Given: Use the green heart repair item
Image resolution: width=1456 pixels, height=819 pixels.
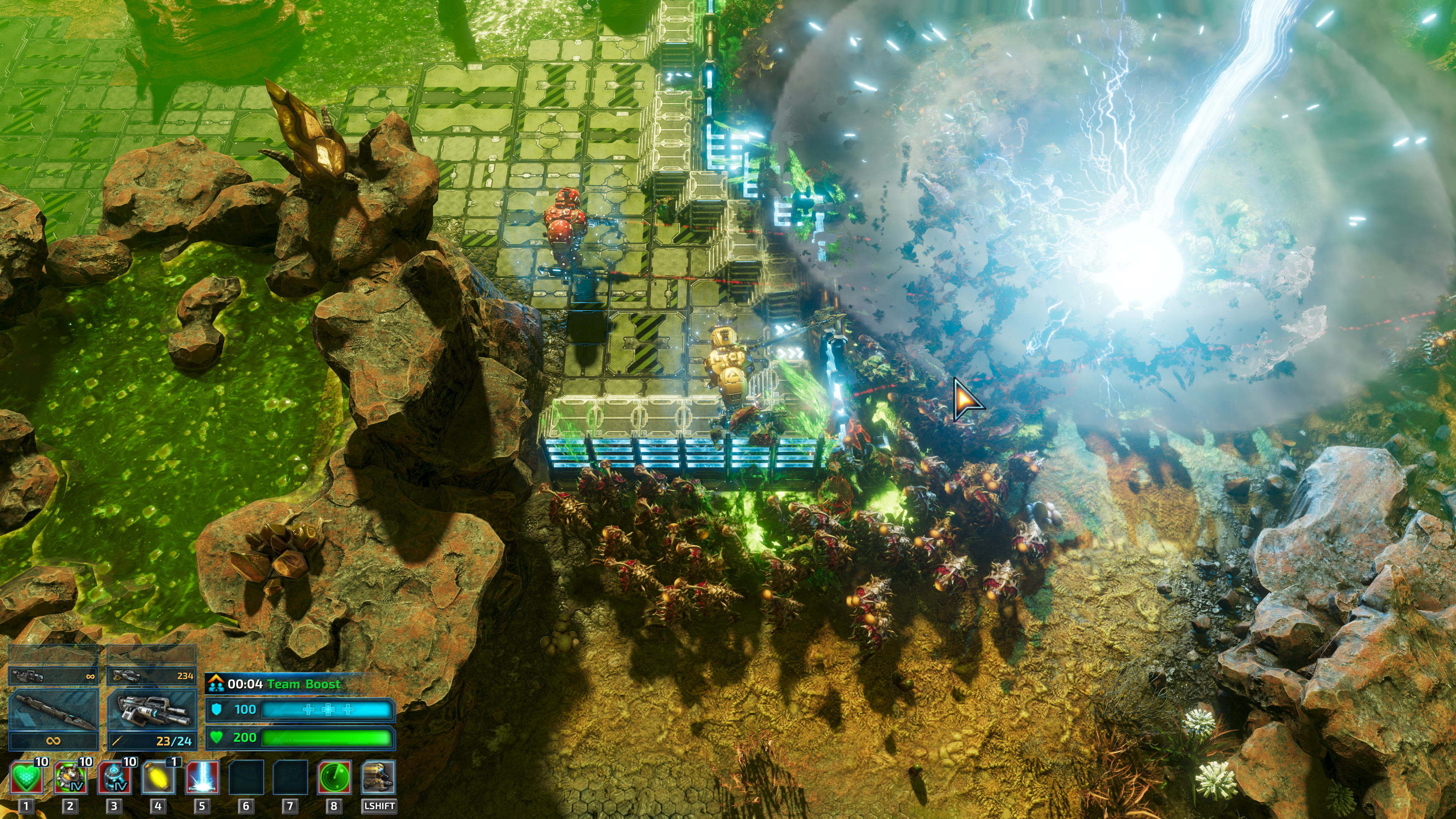Looking at the screenshot, I should pyautogui.click(x=26, y=778).
